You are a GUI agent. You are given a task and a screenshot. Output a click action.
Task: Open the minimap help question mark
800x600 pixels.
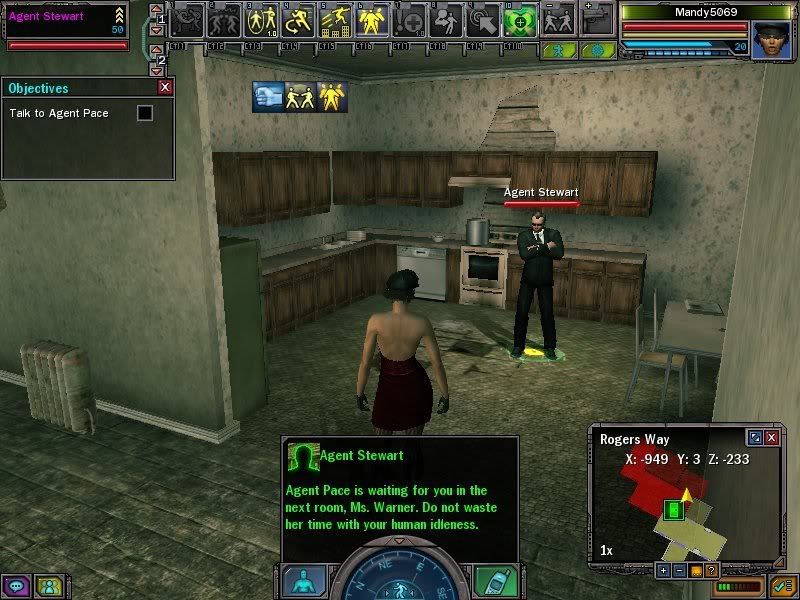(x=711, y=570)
